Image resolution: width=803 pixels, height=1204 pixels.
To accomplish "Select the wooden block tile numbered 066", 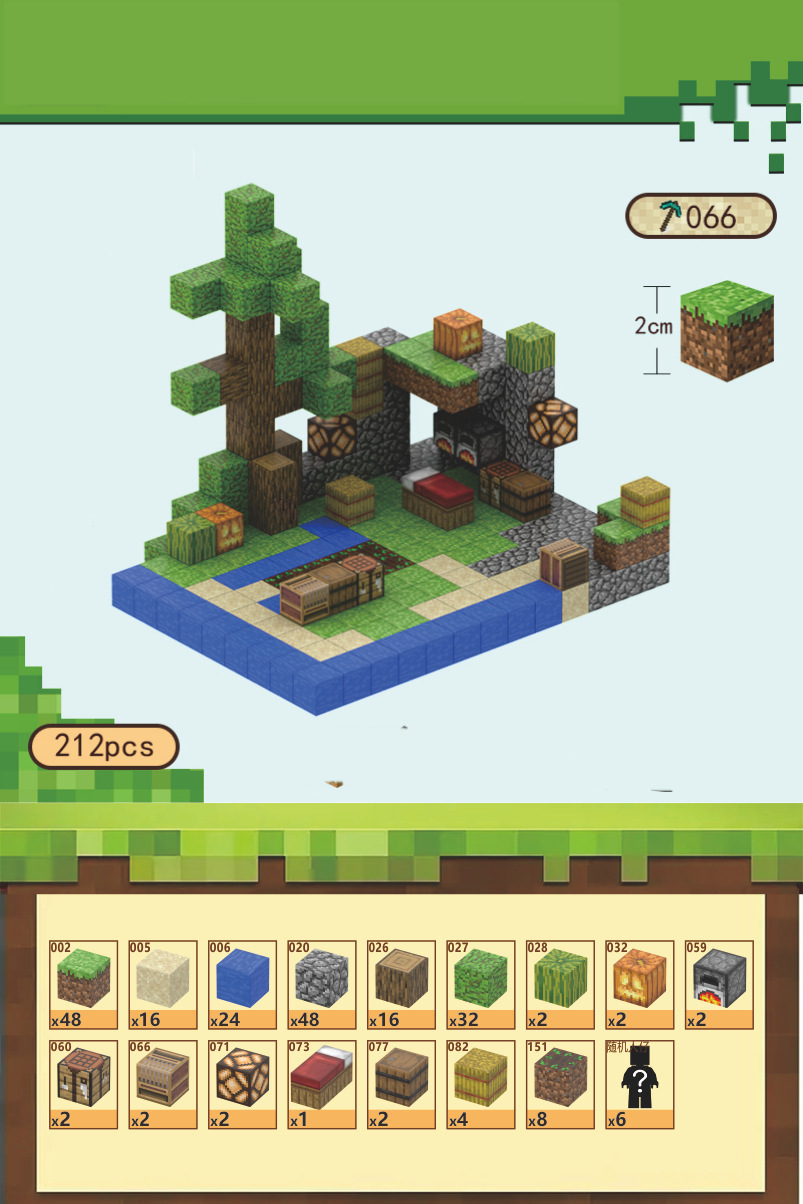I will point(163,1085).
